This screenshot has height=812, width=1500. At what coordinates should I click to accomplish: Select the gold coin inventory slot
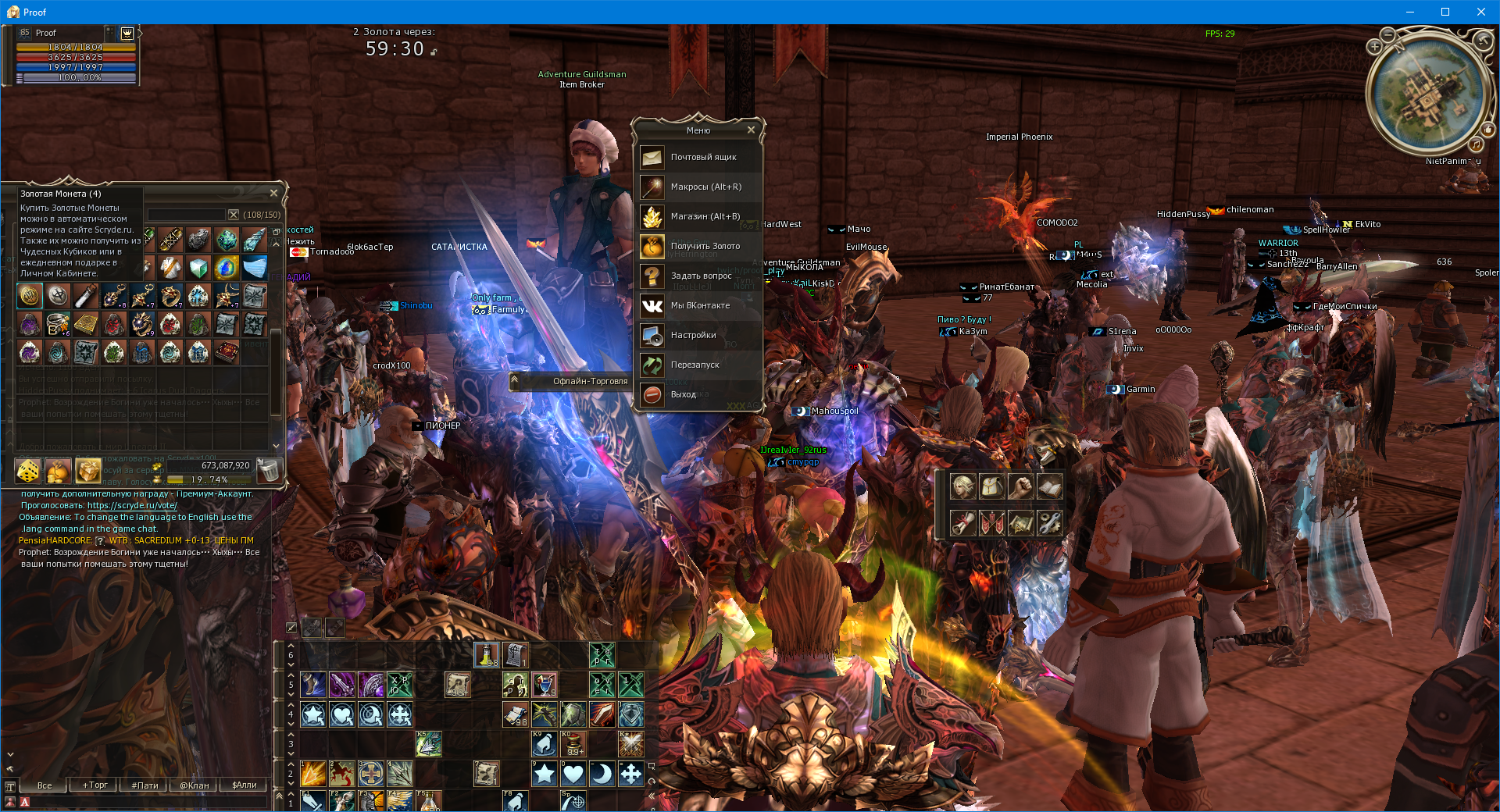click(30, 295)
